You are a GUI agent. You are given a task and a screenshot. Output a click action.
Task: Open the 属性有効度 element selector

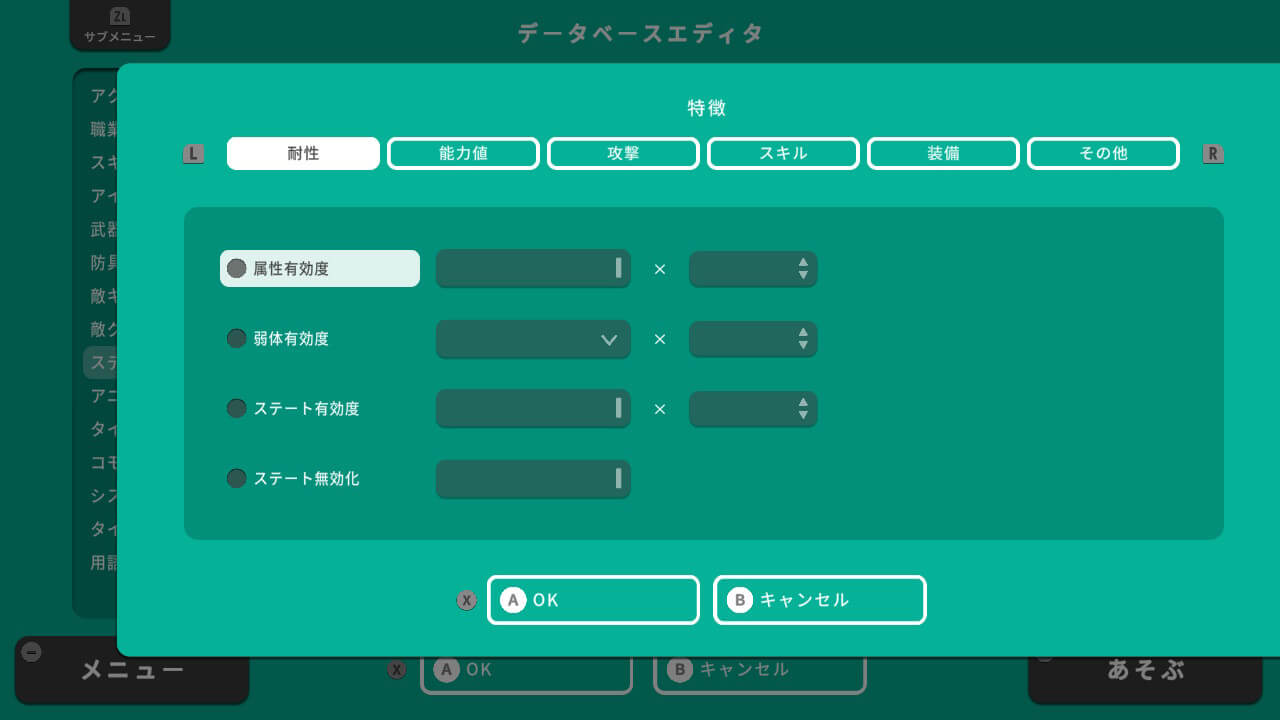pyautogui.click(x=532, y=268)
